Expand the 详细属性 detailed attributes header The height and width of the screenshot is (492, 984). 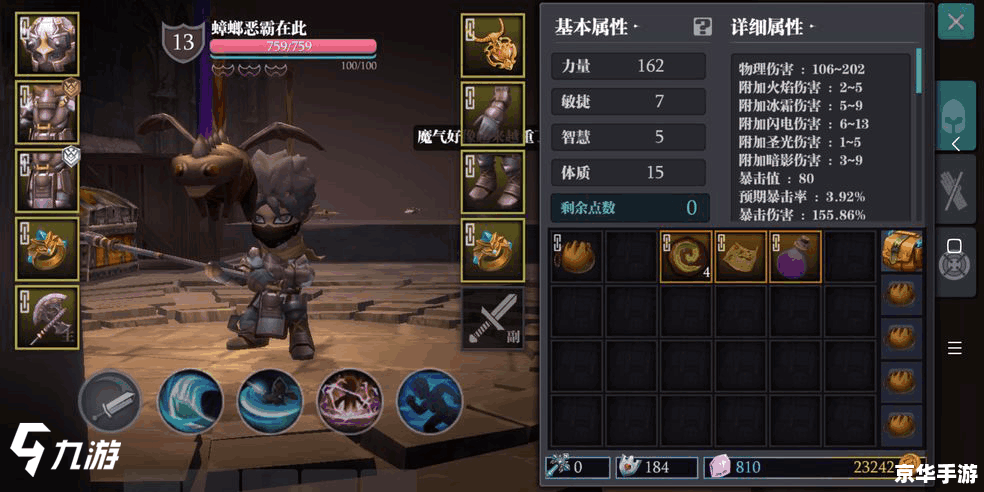(x=773, y=27)
